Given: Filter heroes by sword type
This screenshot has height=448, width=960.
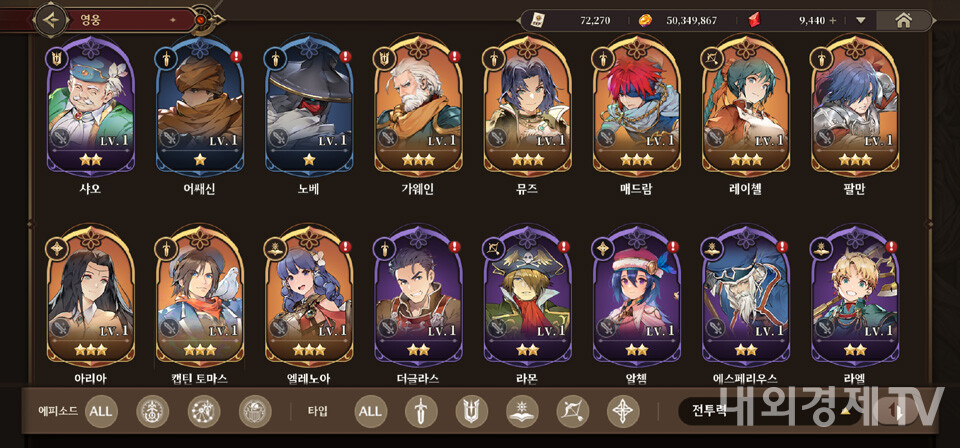Looking at the screenshot, I should click(421, 410).
